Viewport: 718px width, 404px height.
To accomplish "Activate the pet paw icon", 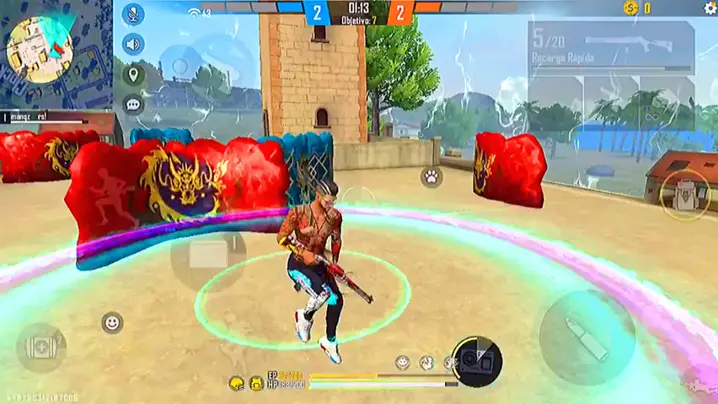I will point(431,177).
